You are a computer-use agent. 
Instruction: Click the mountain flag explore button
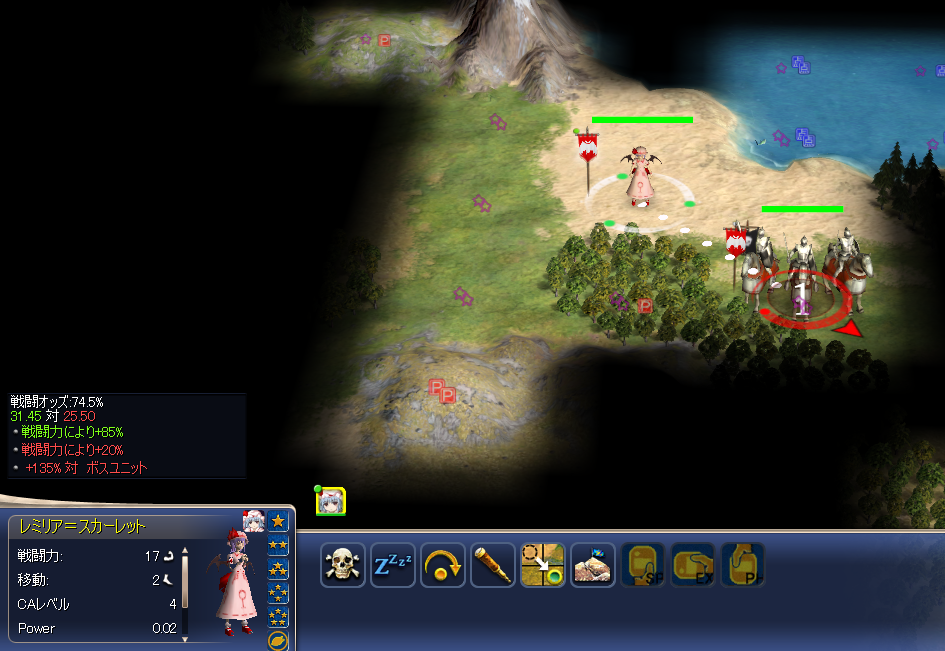592,565
